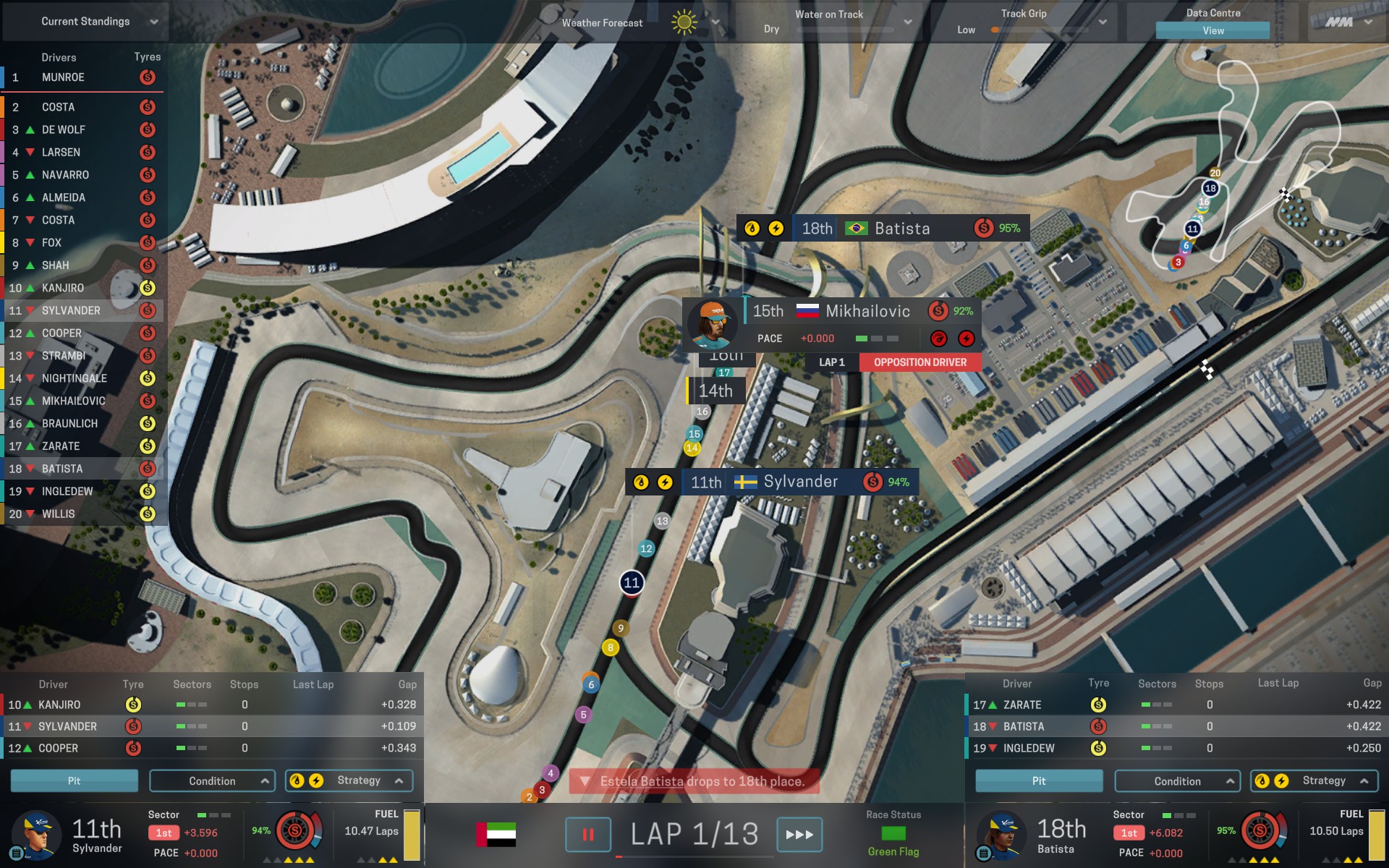This screenshot has width=1389, height=868.
Task: Expand Batista's Strategy options
Action: (x=1314, y=780)
